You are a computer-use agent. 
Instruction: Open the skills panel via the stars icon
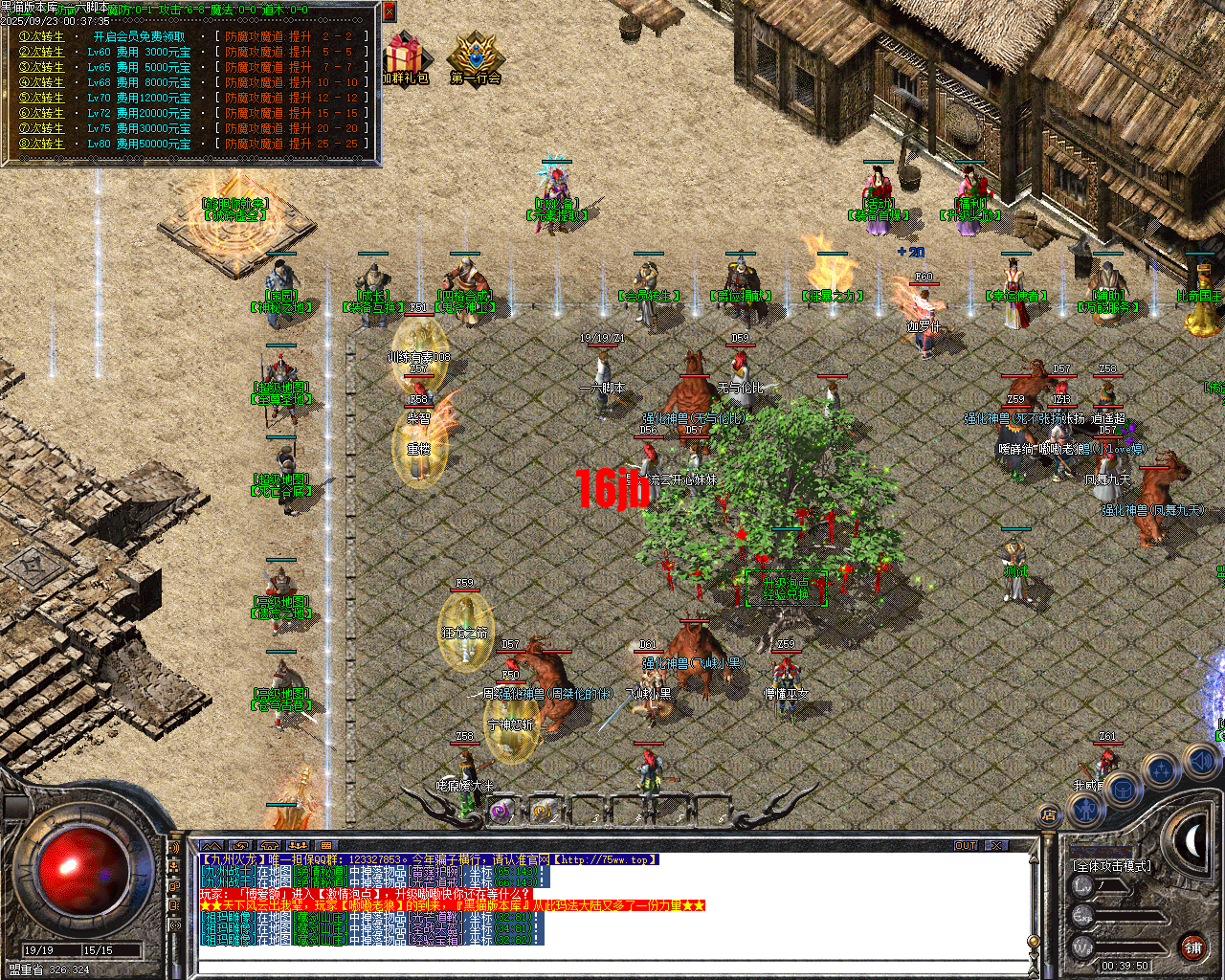(x=1160, y=770)
